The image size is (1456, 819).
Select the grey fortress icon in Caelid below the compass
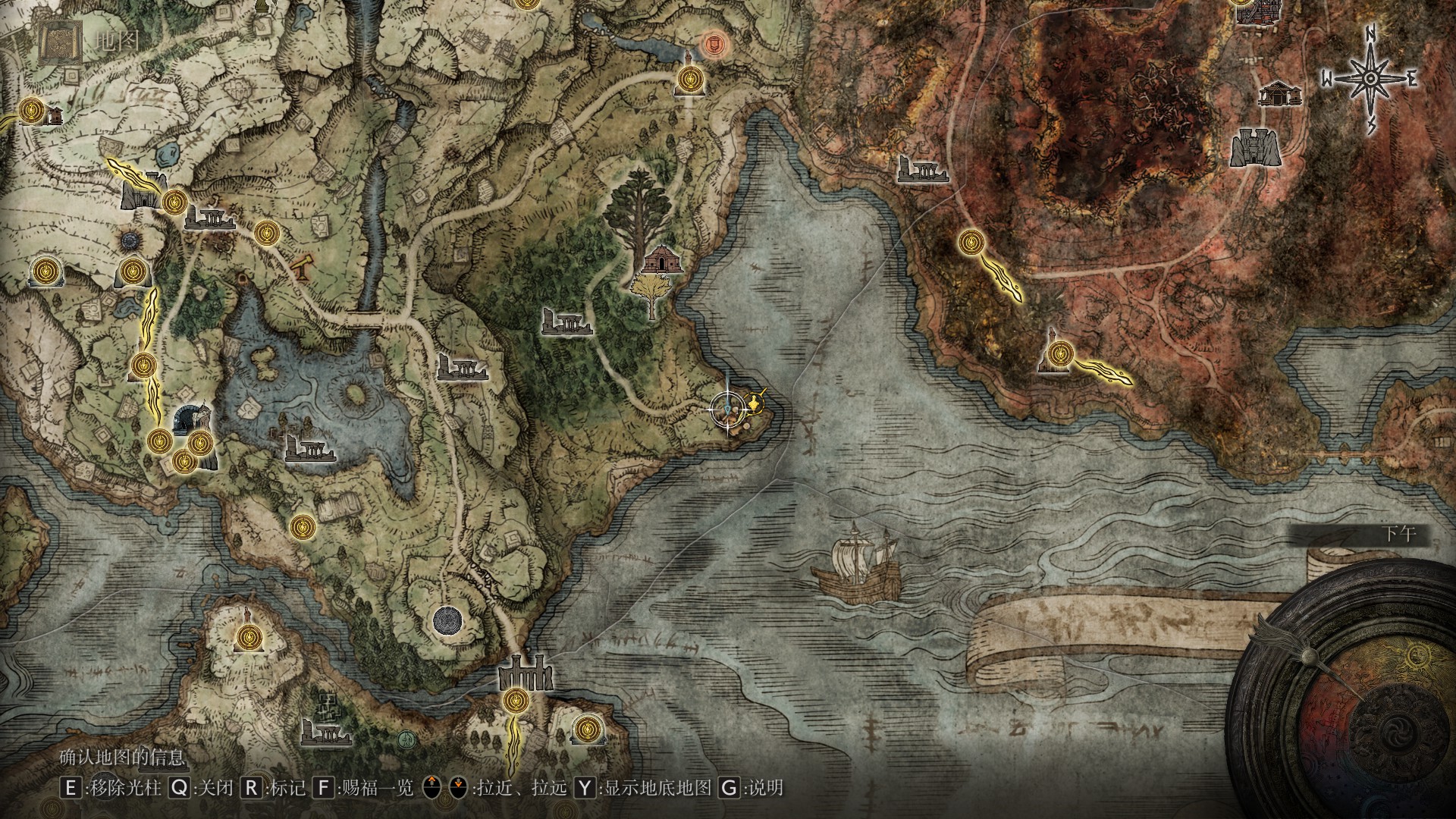tap(1254, 147)
